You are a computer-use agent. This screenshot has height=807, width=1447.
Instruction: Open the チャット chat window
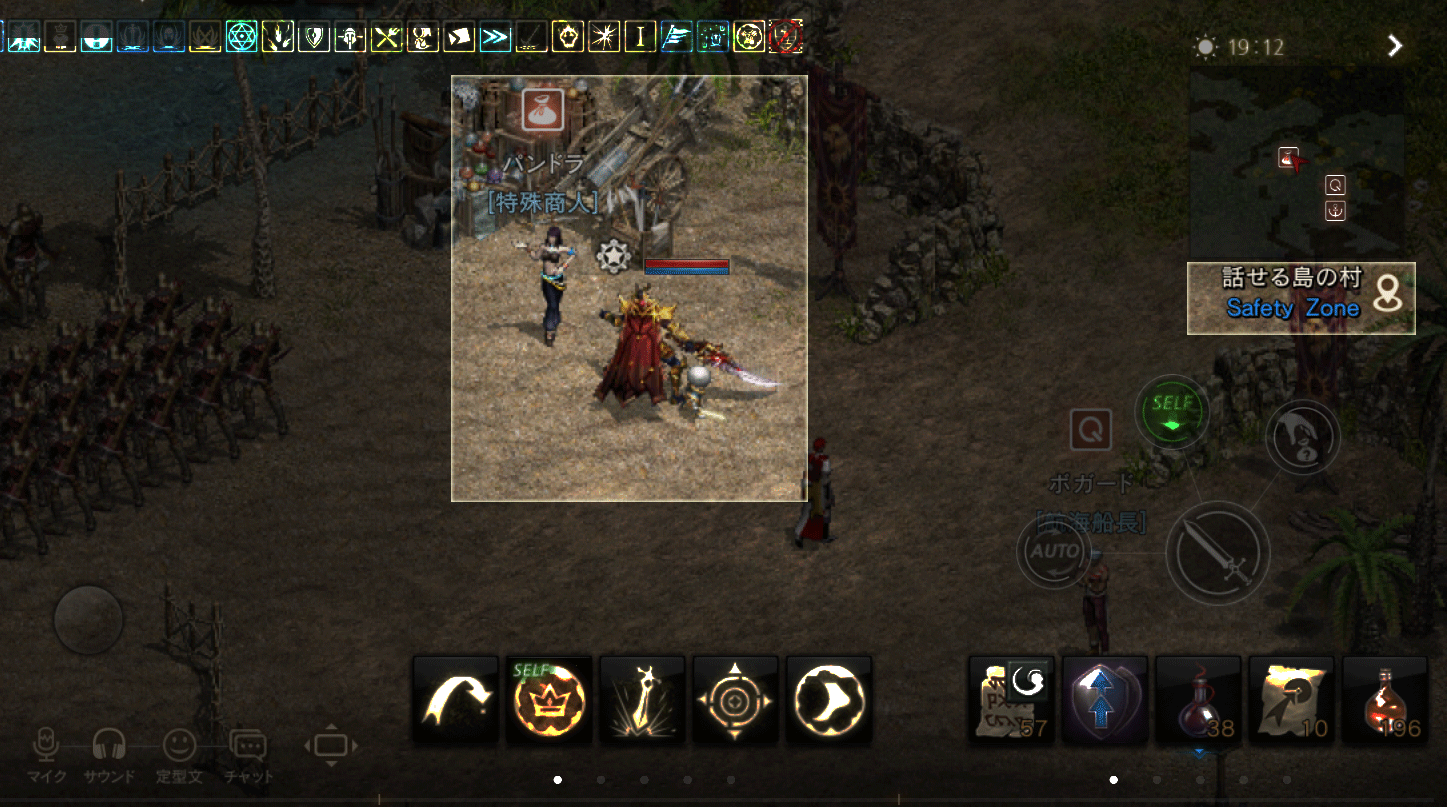coord(248,751)
